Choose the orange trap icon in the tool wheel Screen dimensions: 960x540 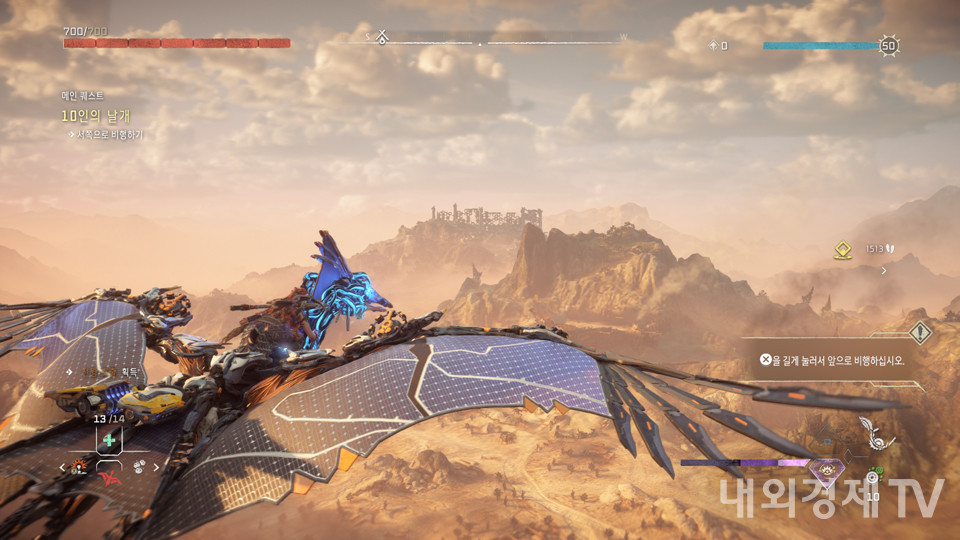(x=80, y=466)
